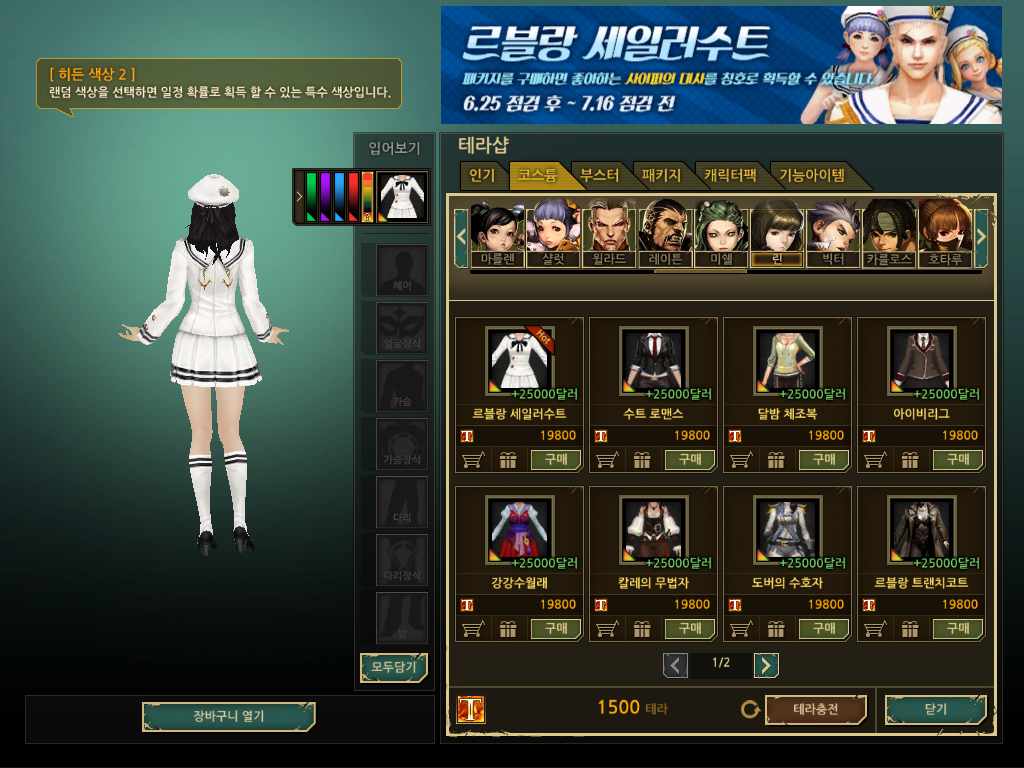Go to the next shop page
The image size is (1024, 768).
point(766,665)
